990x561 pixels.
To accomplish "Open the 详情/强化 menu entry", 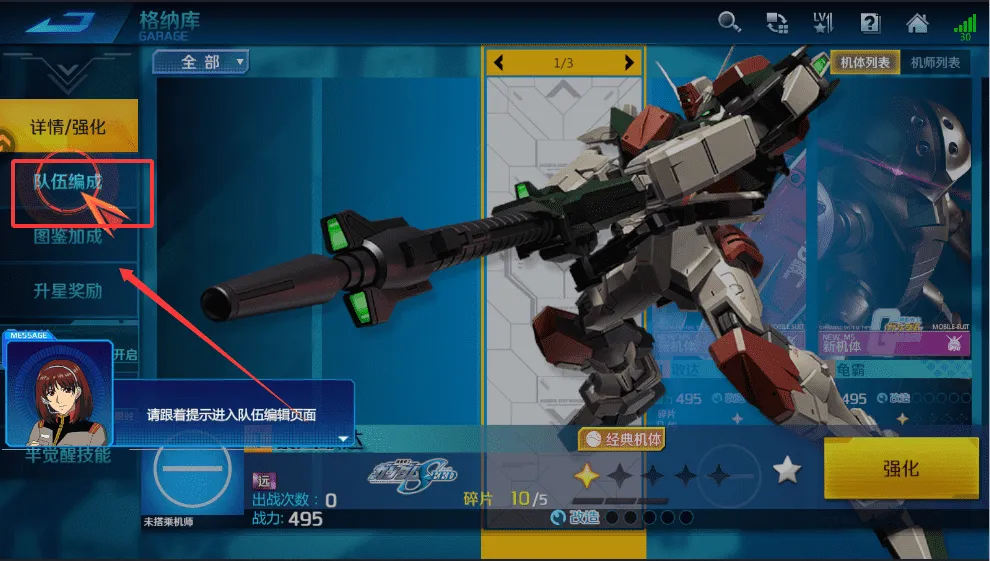I will 68,127.
